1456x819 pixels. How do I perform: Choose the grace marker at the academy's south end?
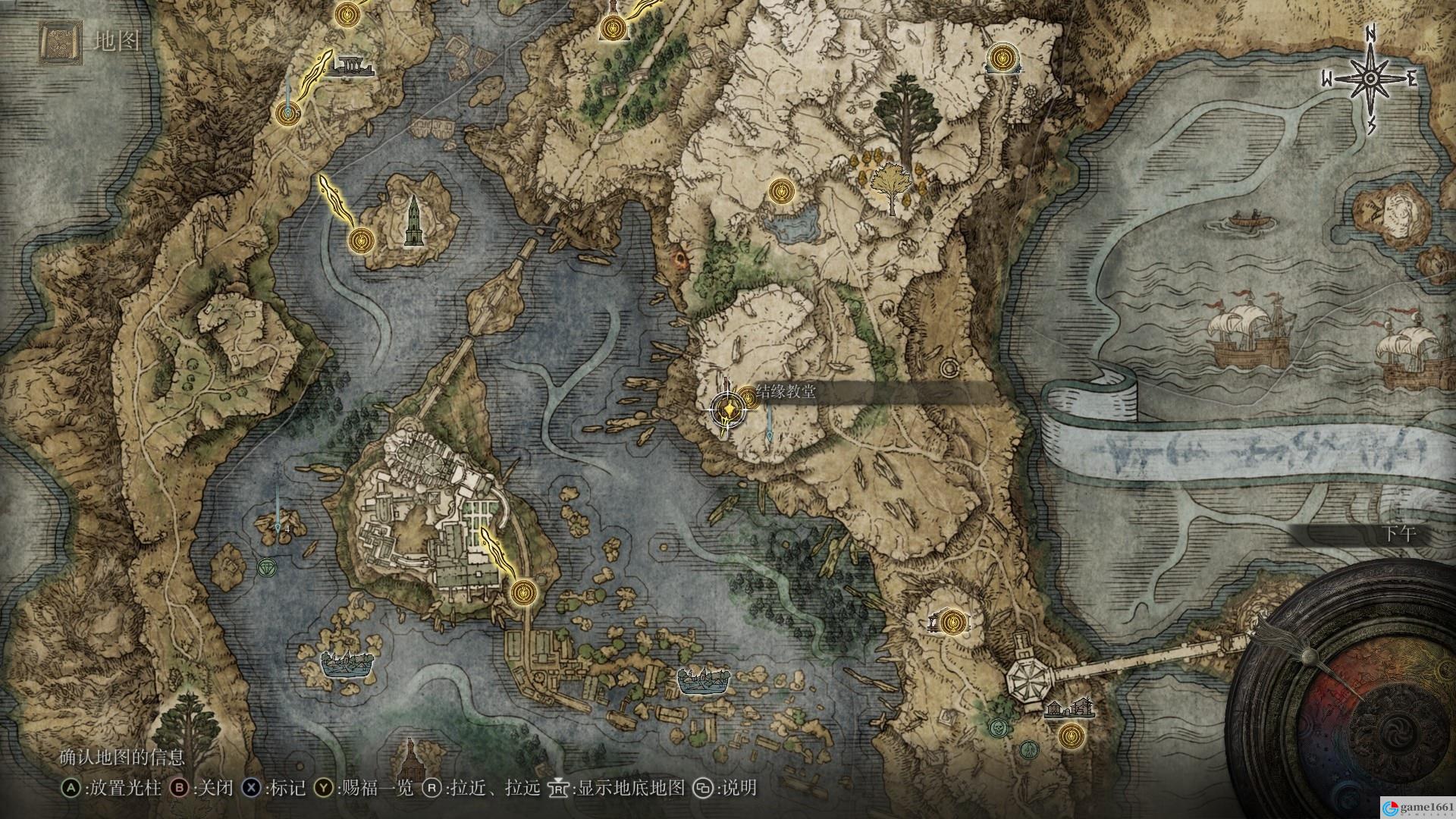coord(522,591)
